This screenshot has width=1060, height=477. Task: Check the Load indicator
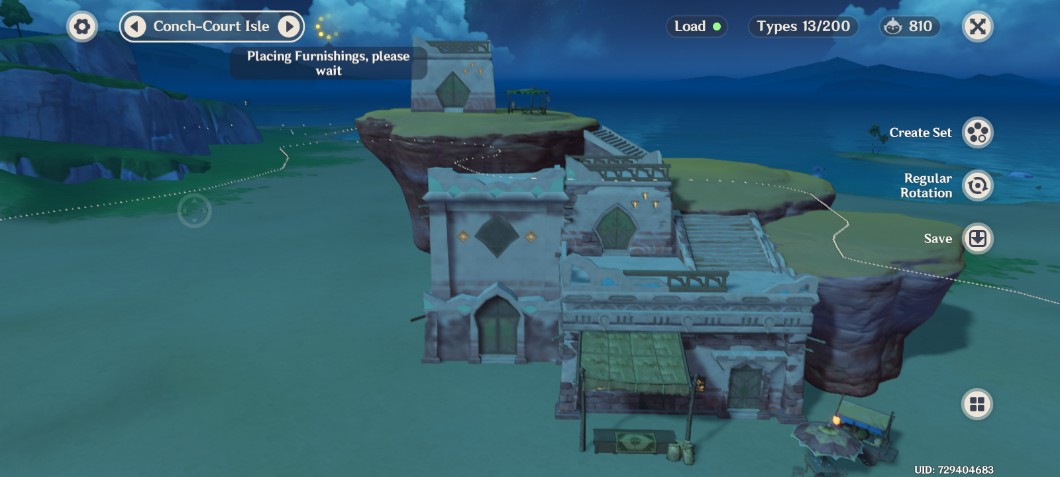click(x=698, y=27)
